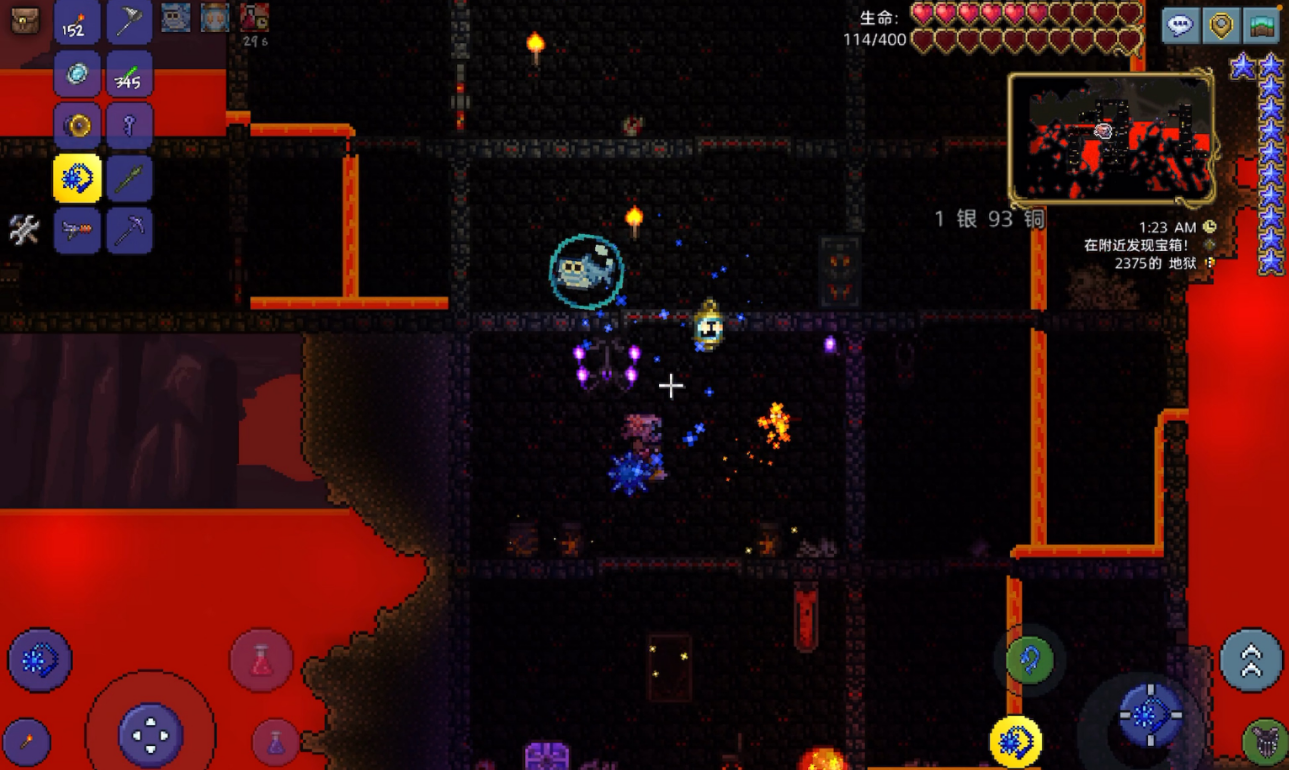The height and width of the screenshot is (770, 1289).
Task: Tap the jump double-arrow button
Action: click(1250, 660)
